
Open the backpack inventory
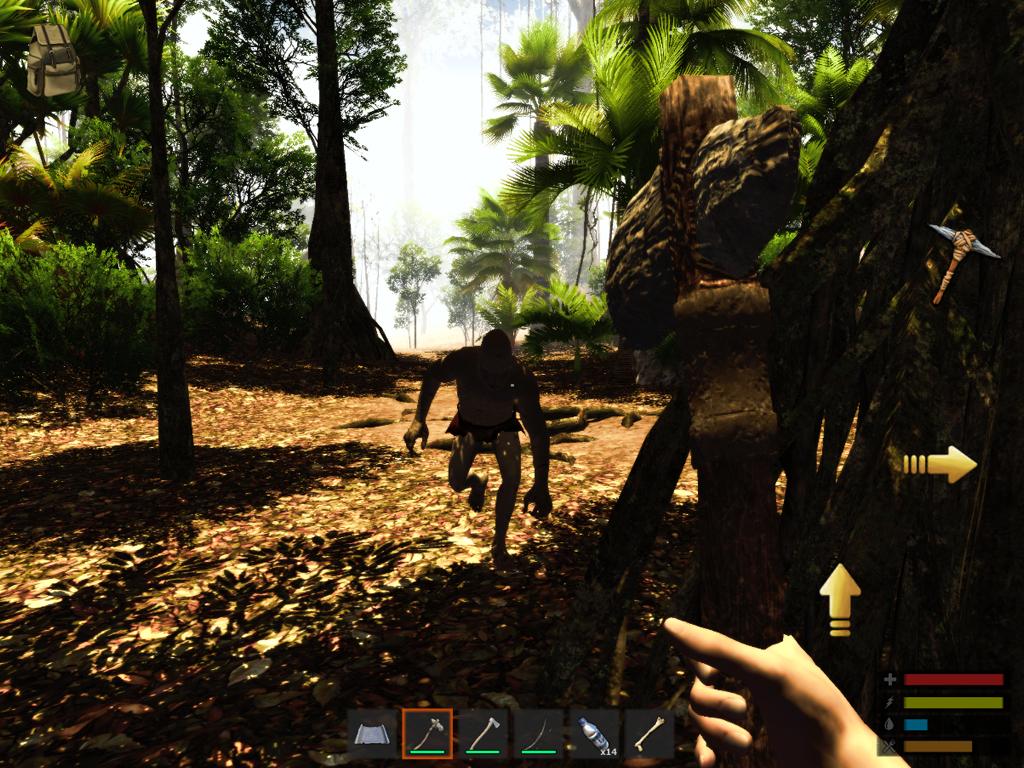tap(53, 60)
